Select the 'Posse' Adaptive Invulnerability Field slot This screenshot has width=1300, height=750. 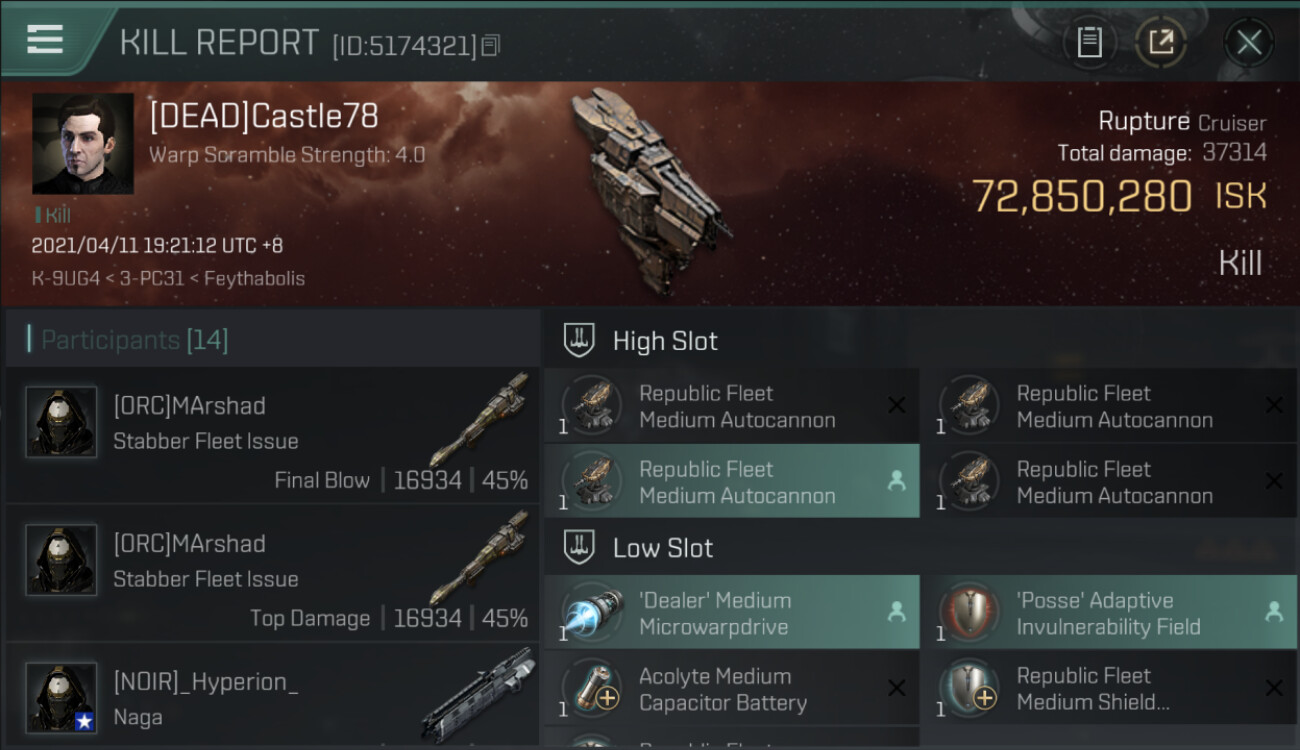[x=1108, y=613]
